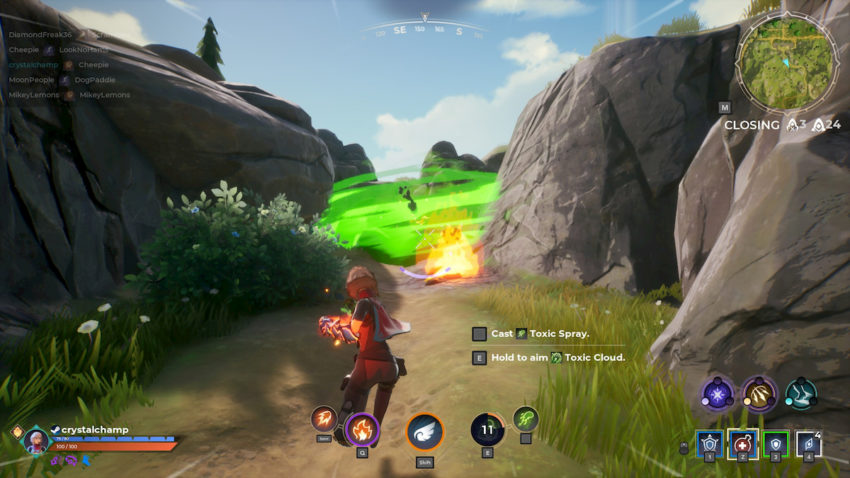Screen dimensions: 850x478
Task: Select the green-bordered shield item in slot 3
Action: (x=775, y=443)
